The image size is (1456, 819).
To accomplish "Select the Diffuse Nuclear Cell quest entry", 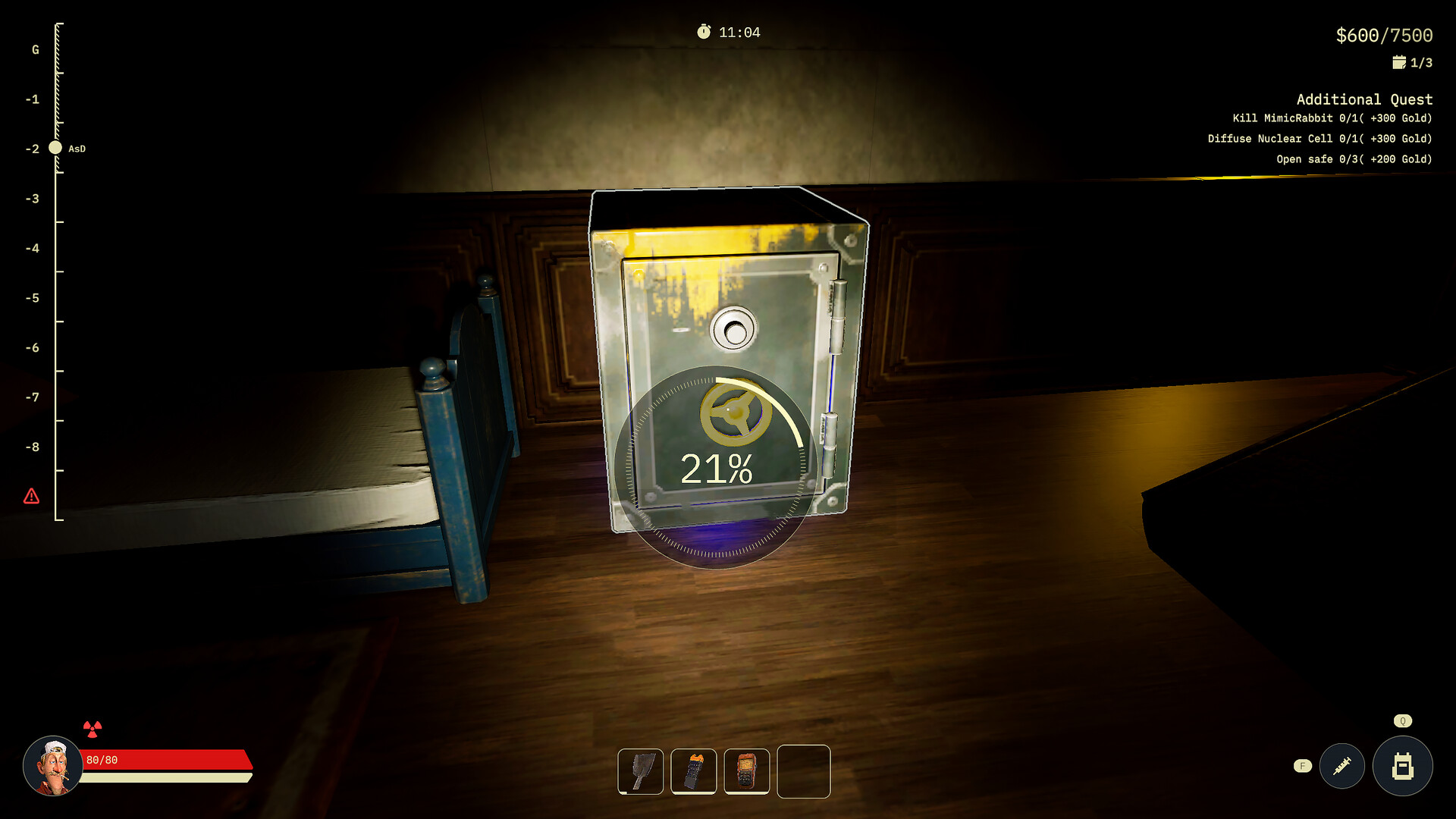I will pyautogui.click(x=1319, y=139).
